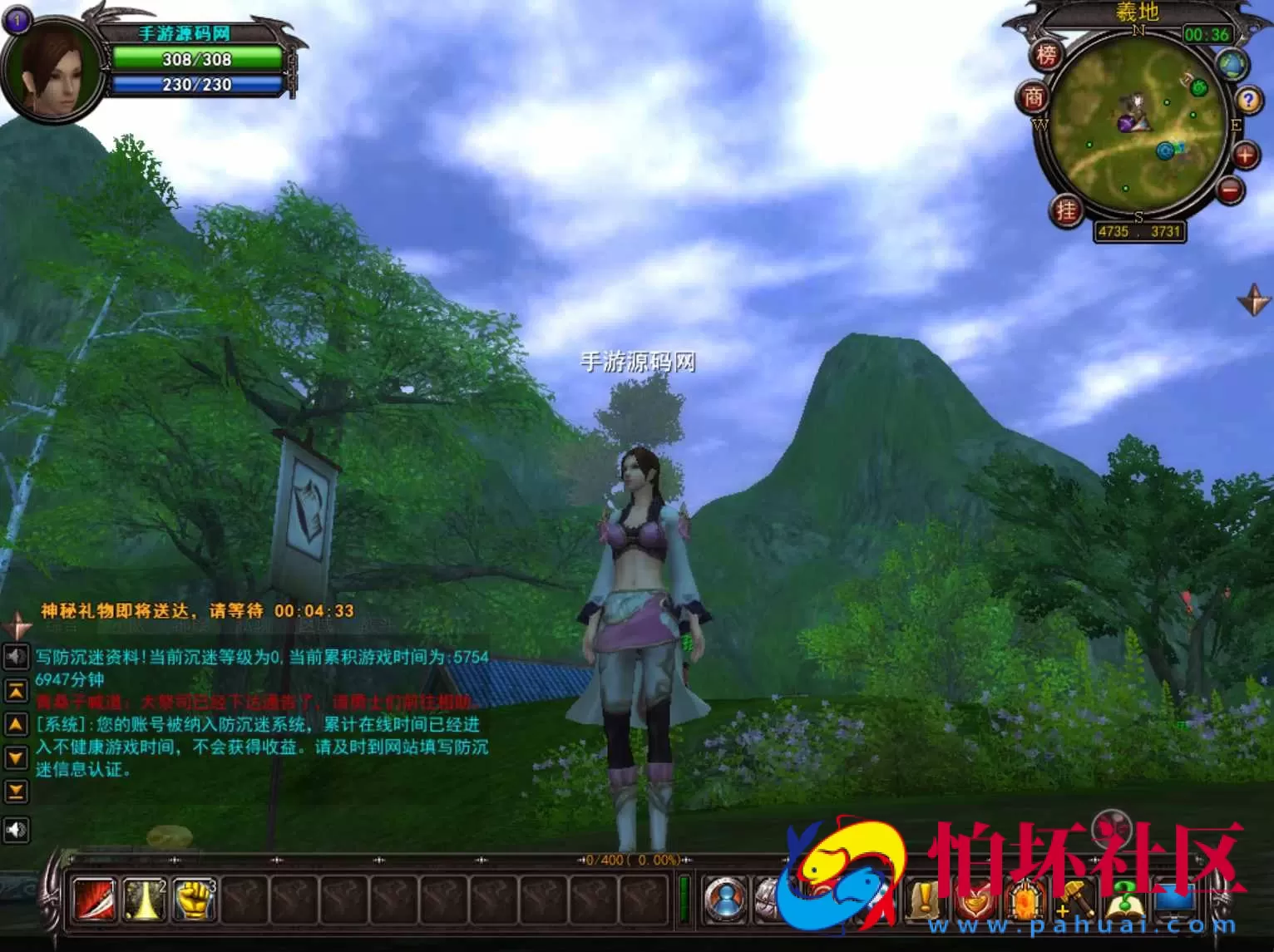This screenshot has height=952, width=1274.
Task: Zoom out the minimap with minus button
Action: click(x=1230, y=190)
